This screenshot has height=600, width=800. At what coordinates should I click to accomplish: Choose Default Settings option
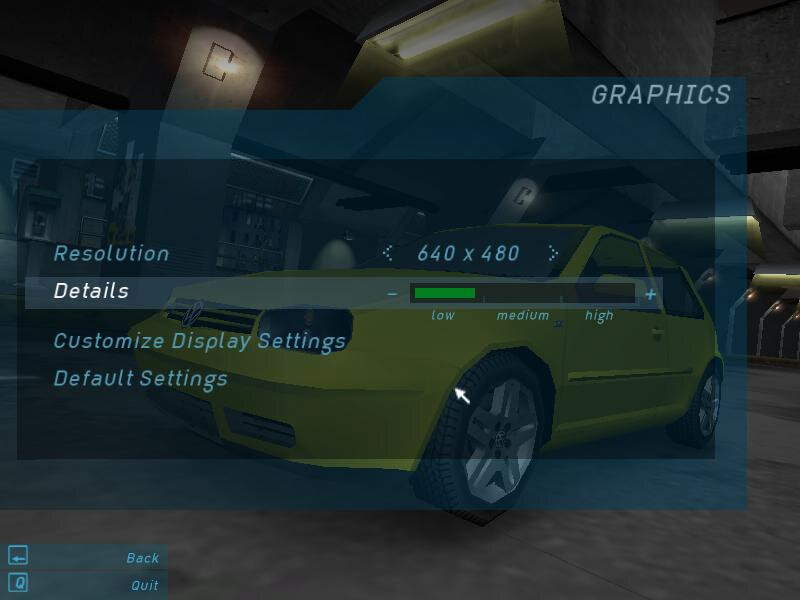[140, 379]
